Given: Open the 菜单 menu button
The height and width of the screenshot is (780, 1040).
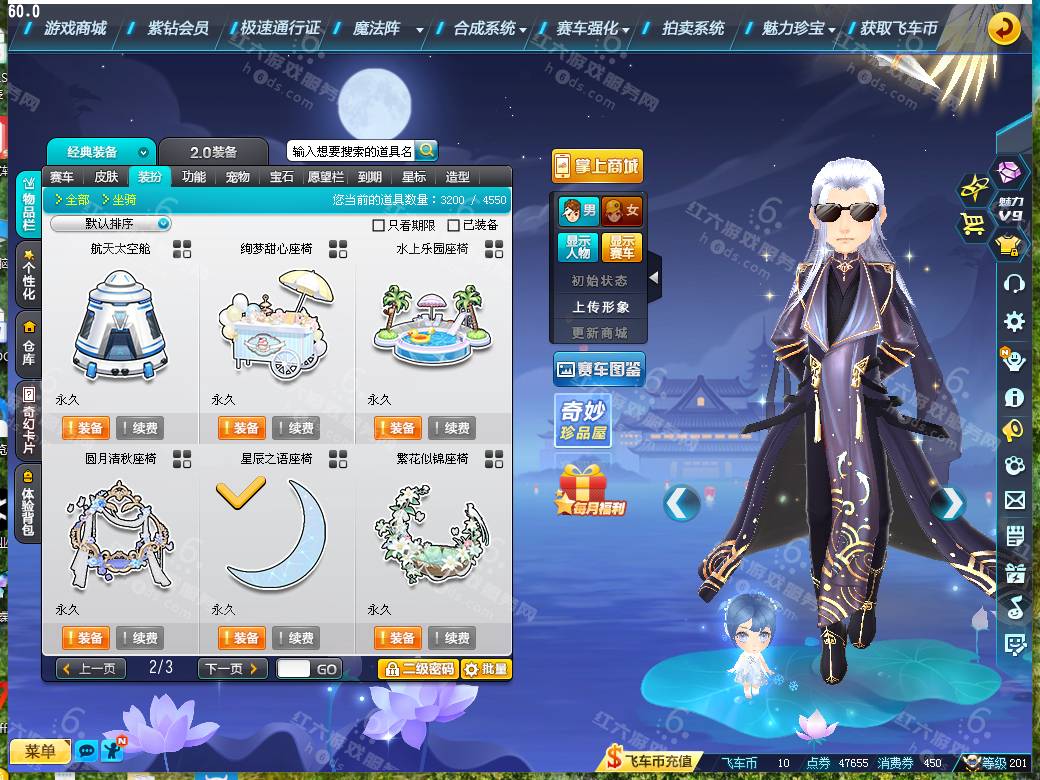Looking at the screenshot, I should pos(40,751).
